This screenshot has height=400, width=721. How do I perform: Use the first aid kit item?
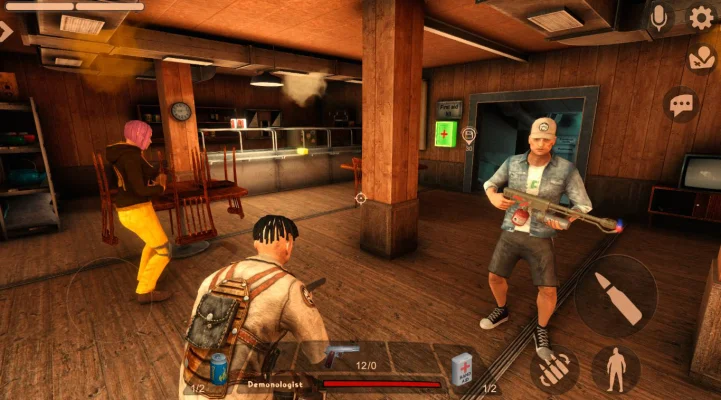click(462, 366)
